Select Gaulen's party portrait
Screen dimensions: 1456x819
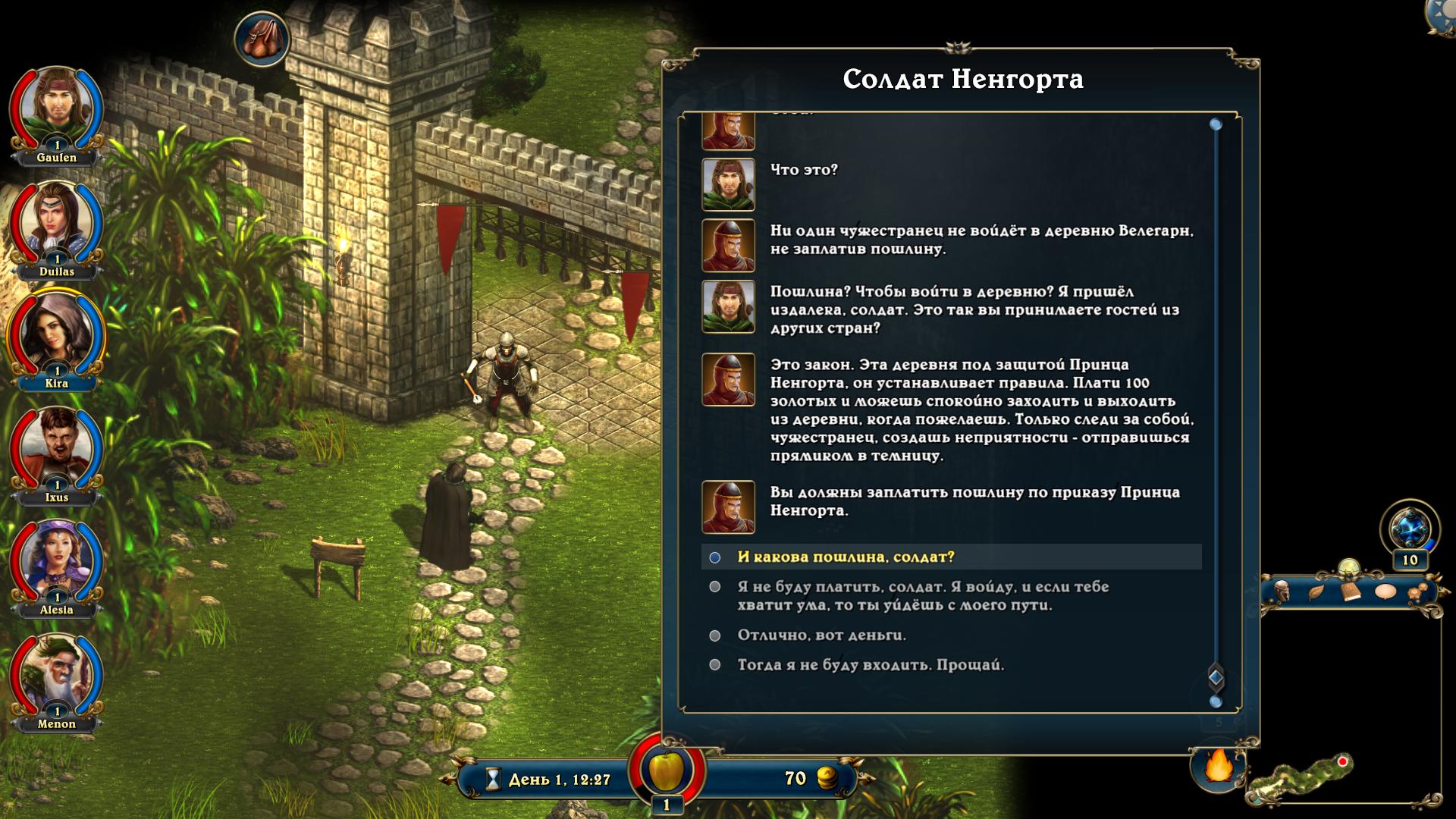(x=56, y=108)
